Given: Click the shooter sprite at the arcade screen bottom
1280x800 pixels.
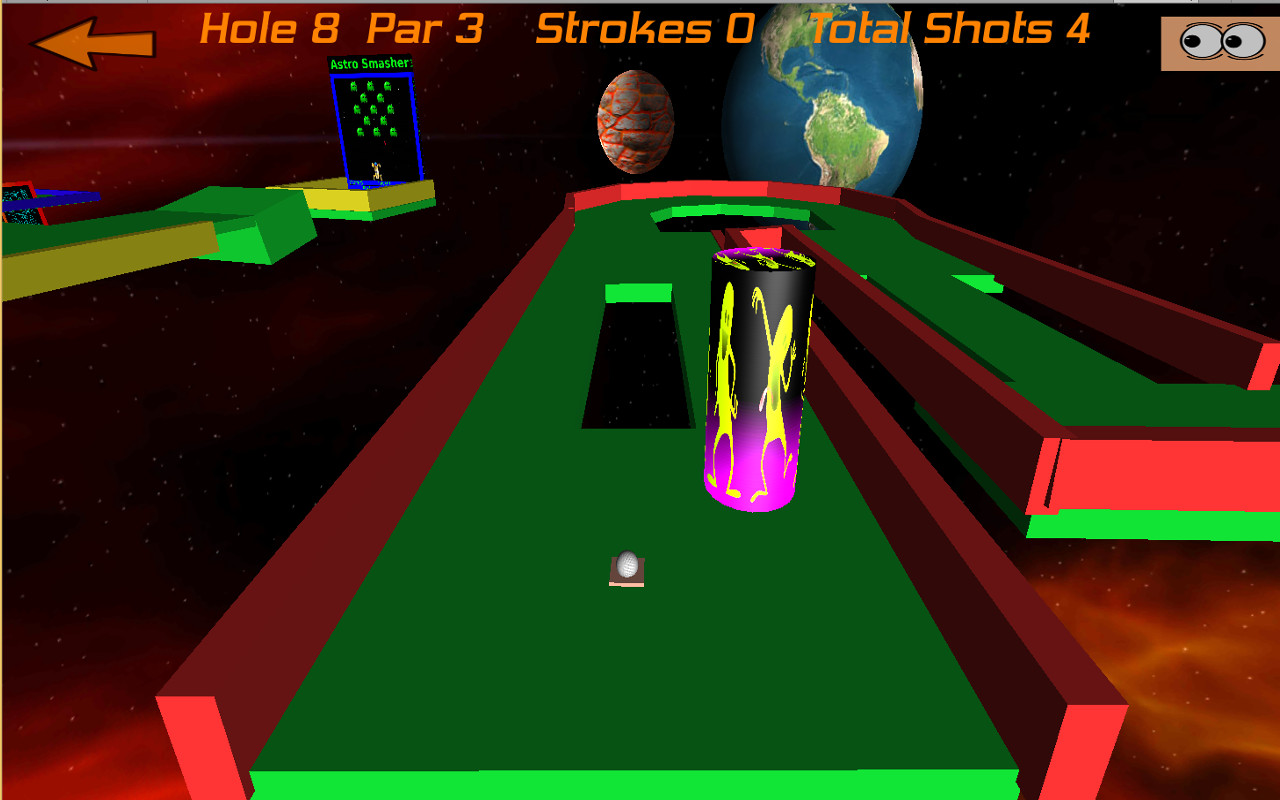Looking at the screenshot, I should (378, 172).
